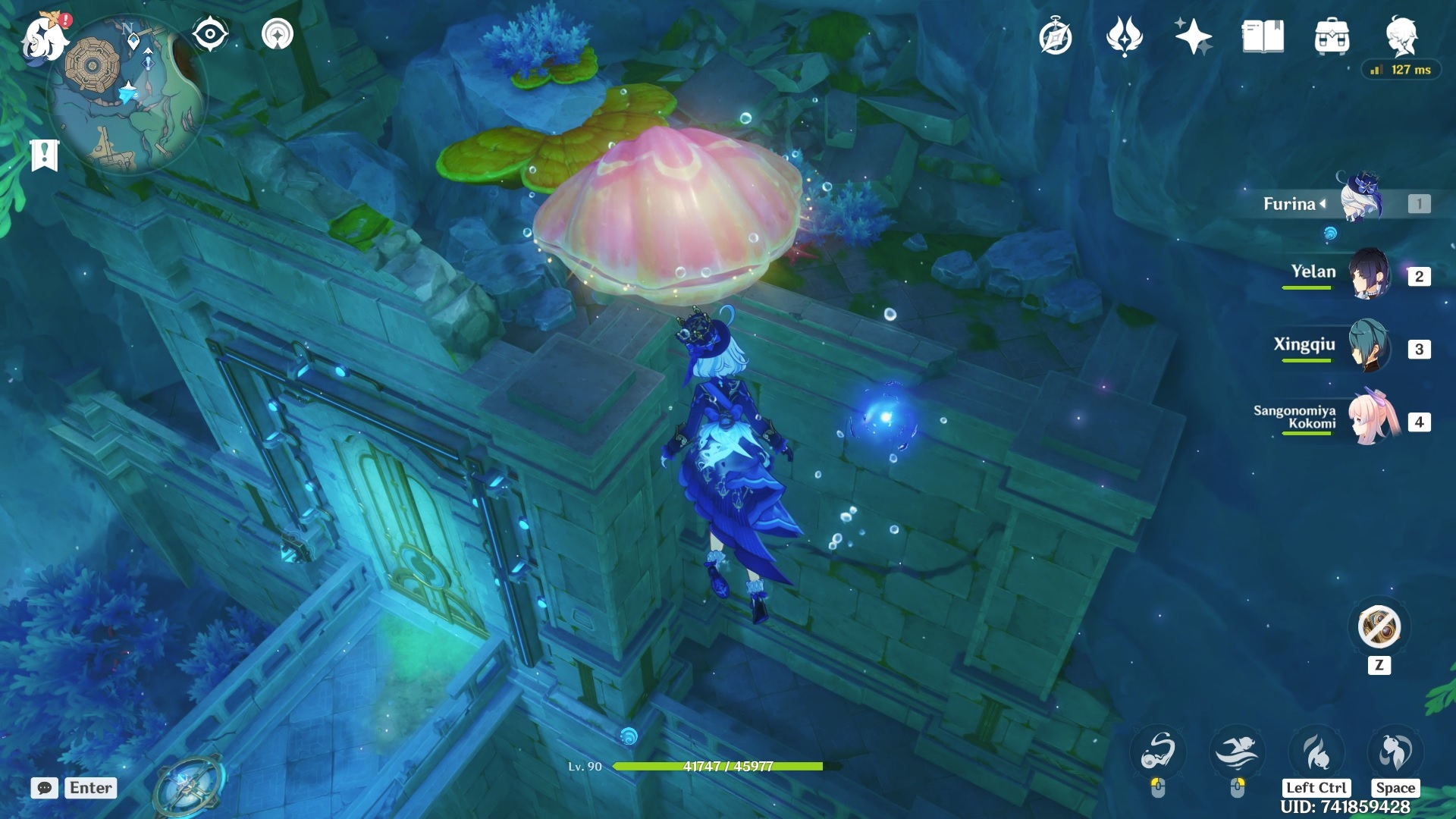This screenshot has height=819, width=1456.
Task: Open the Paimon menu
Action: (44, 39)
